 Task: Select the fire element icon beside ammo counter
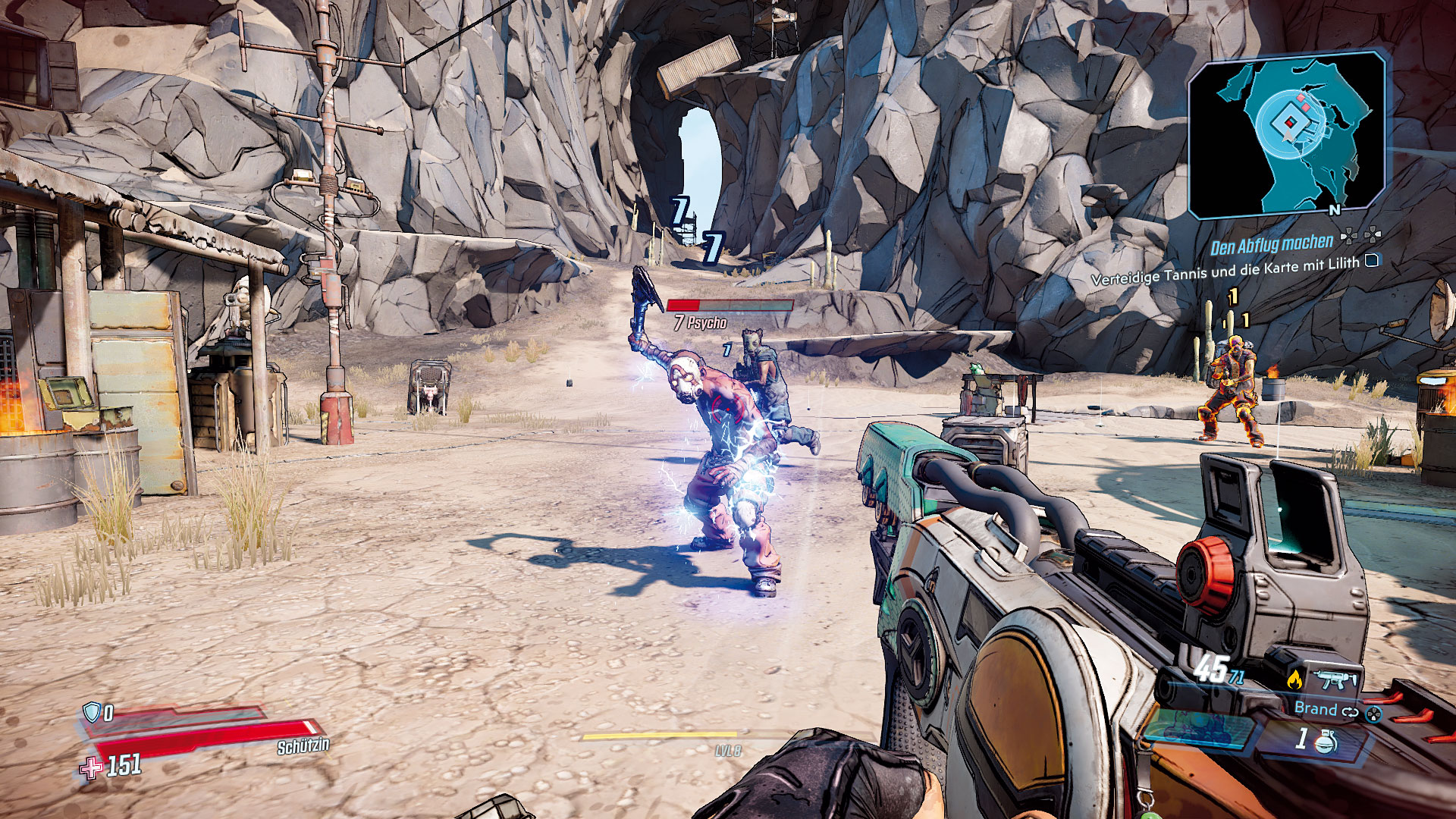point(1296,679)
